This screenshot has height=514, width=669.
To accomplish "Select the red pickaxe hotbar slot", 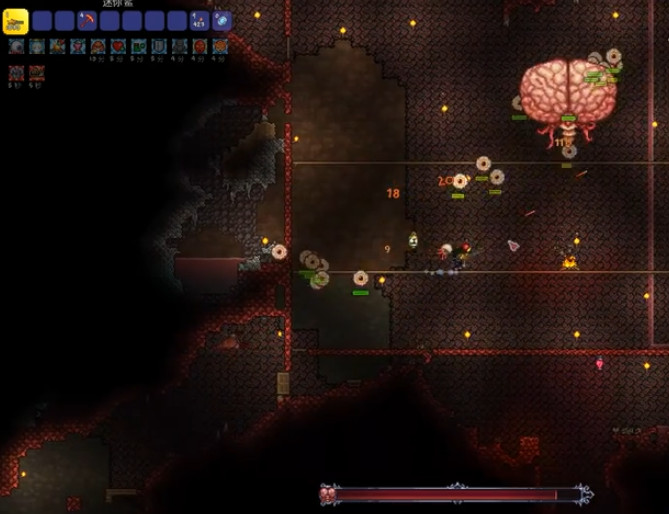I will pos(87,20).
